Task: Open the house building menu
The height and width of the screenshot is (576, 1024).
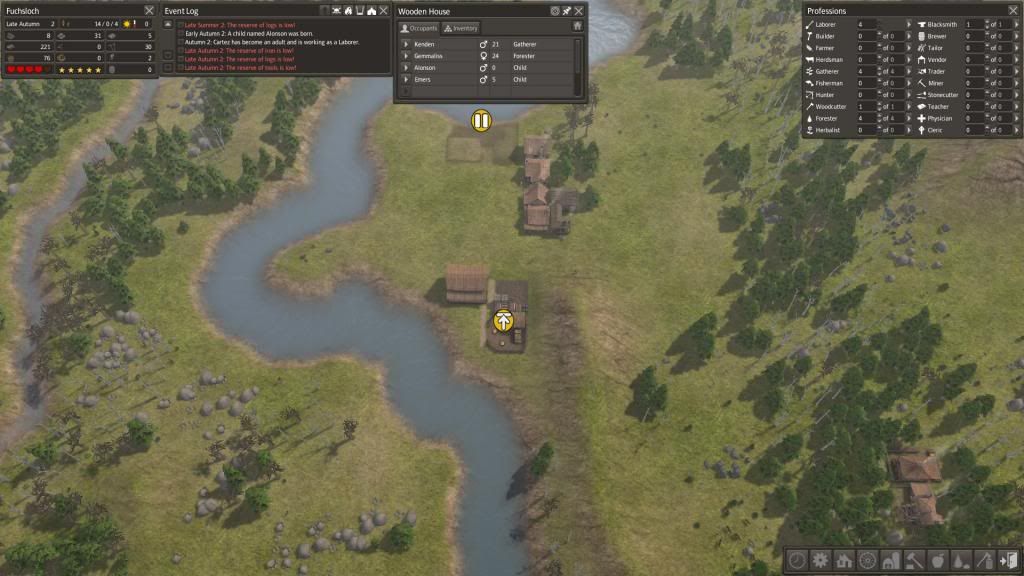Action: tap(844, 561)
